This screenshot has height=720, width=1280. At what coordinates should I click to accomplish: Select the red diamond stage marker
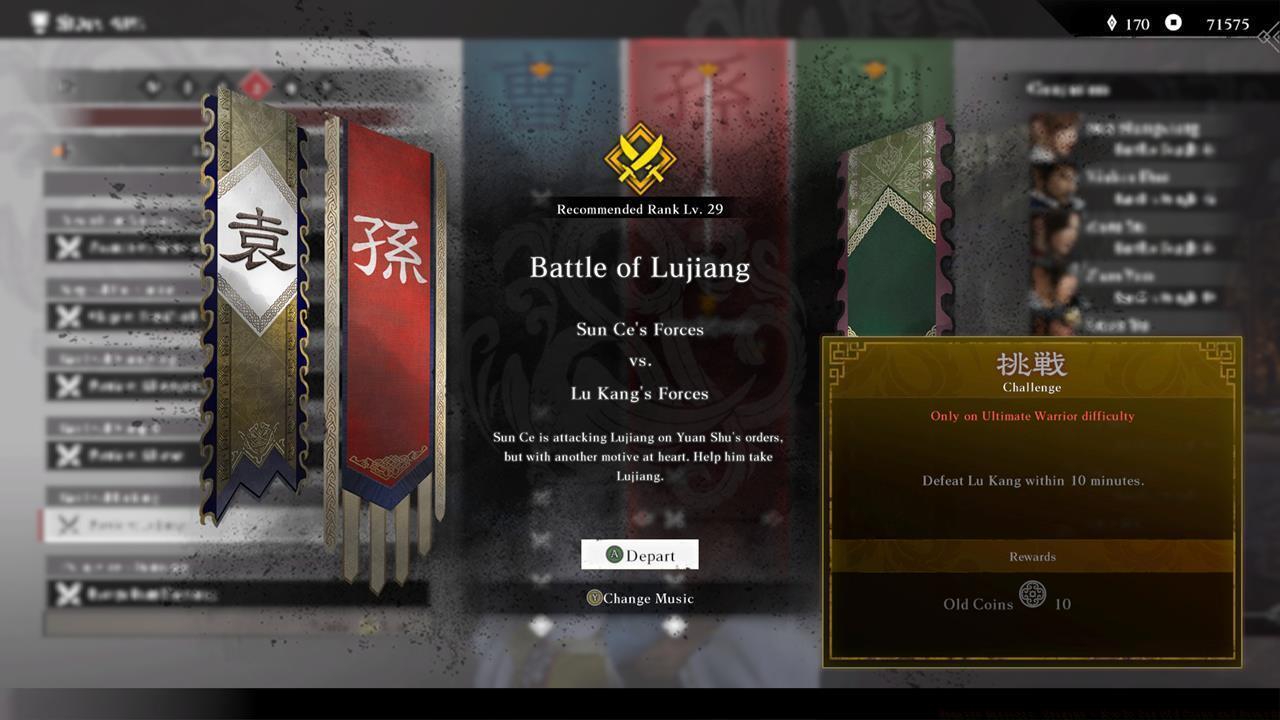click(x=258, y=88)
